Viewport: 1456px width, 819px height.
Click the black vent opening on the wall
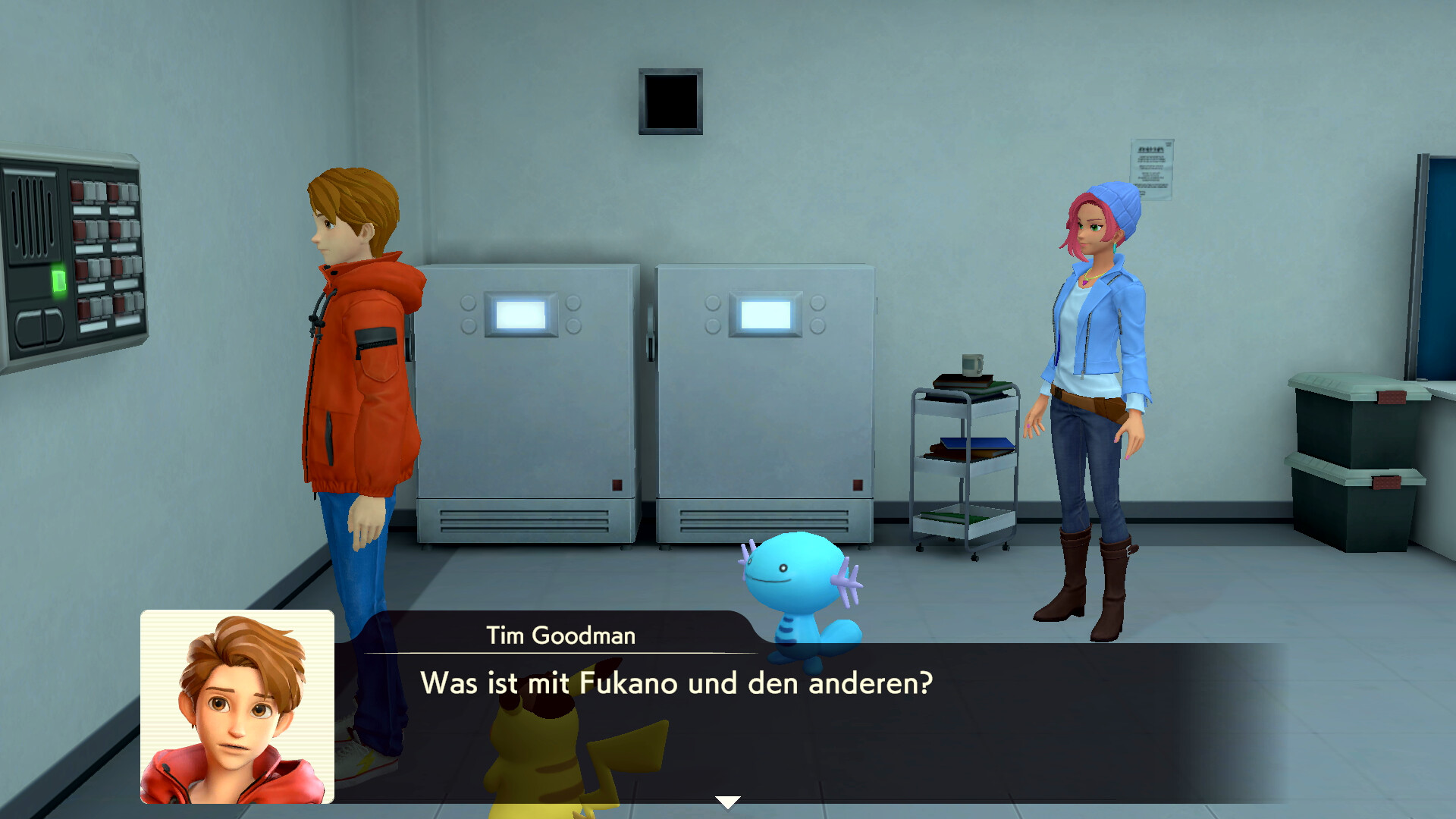pos(670,102)
